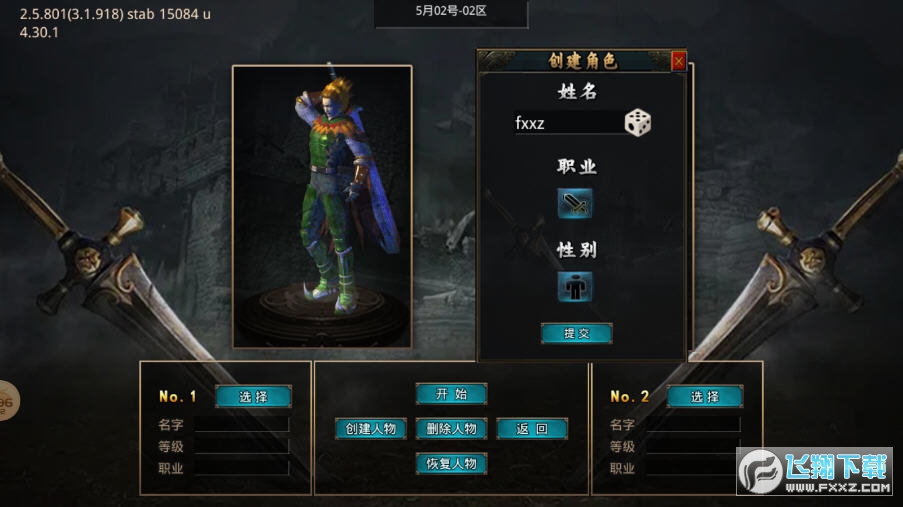Image resolution: width=903 pixels, height=507 pixels.
Task: Restore a character with 恢复人物
Action: pyautogui.click(x=451, y=464)
